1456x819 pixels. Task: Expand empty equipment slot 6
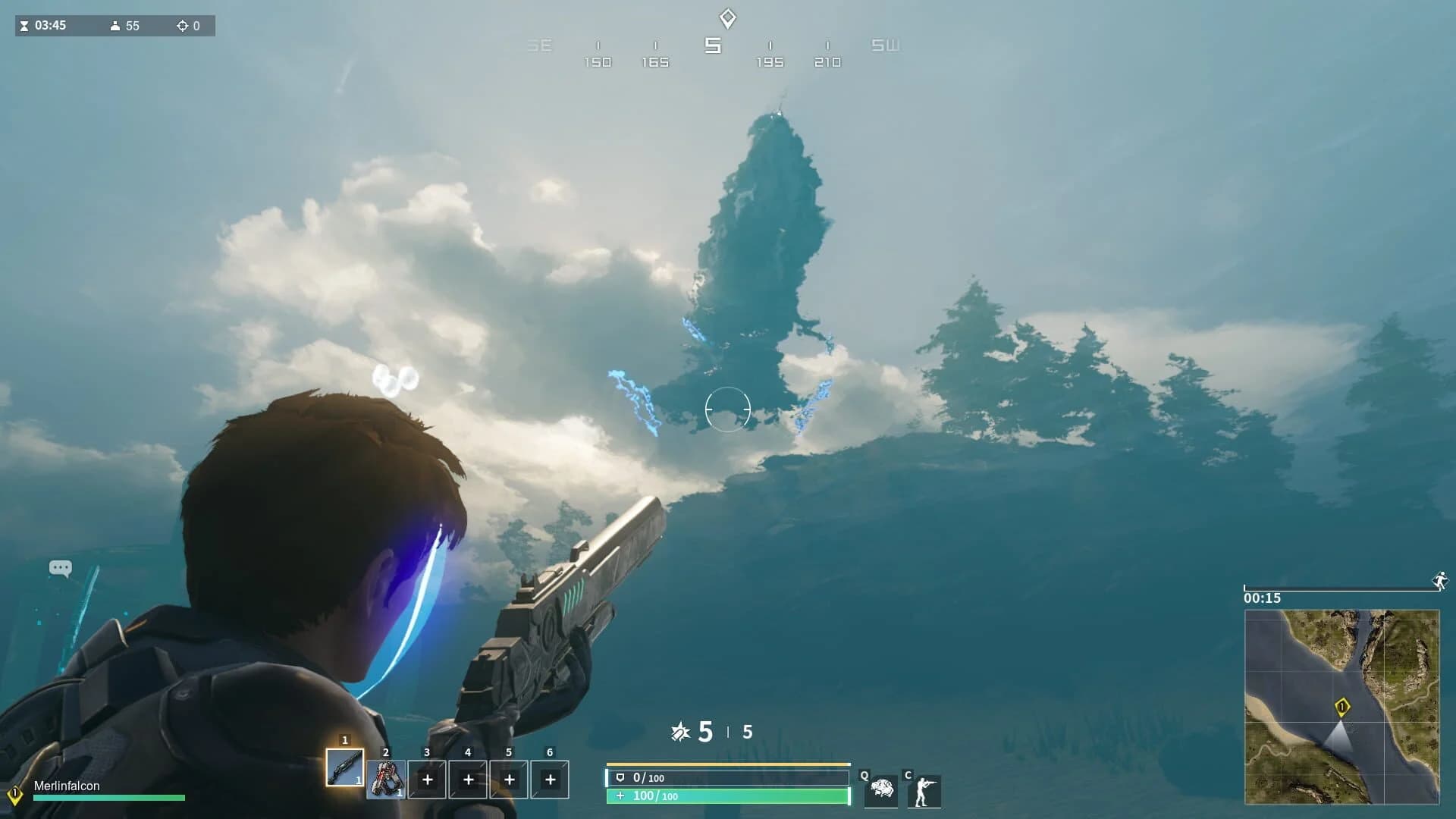click(x=550, y=780)
